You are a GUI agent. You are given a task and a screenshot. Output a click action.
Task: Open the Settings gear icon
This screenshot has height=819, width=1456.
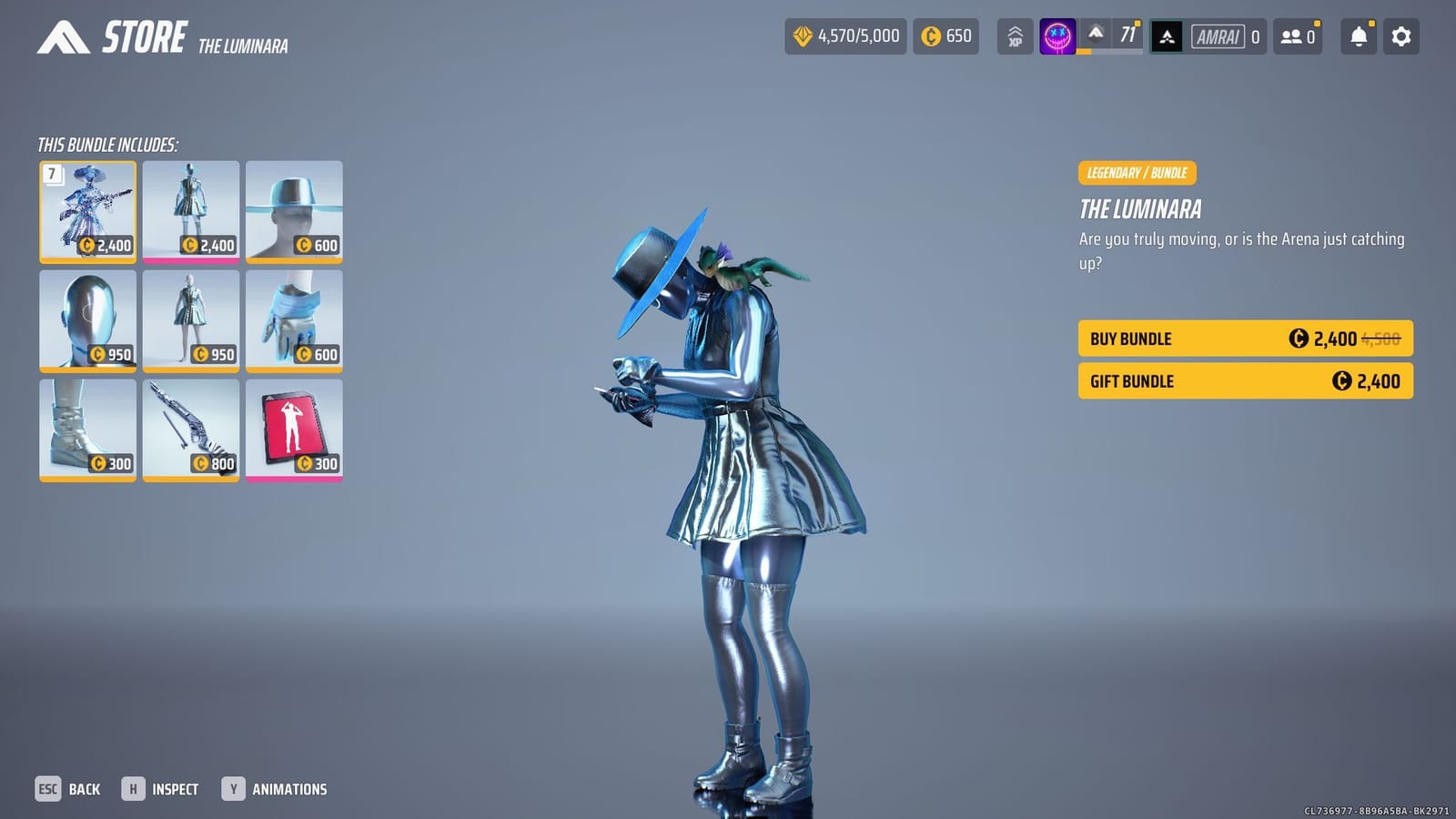tap(1400, 36)
